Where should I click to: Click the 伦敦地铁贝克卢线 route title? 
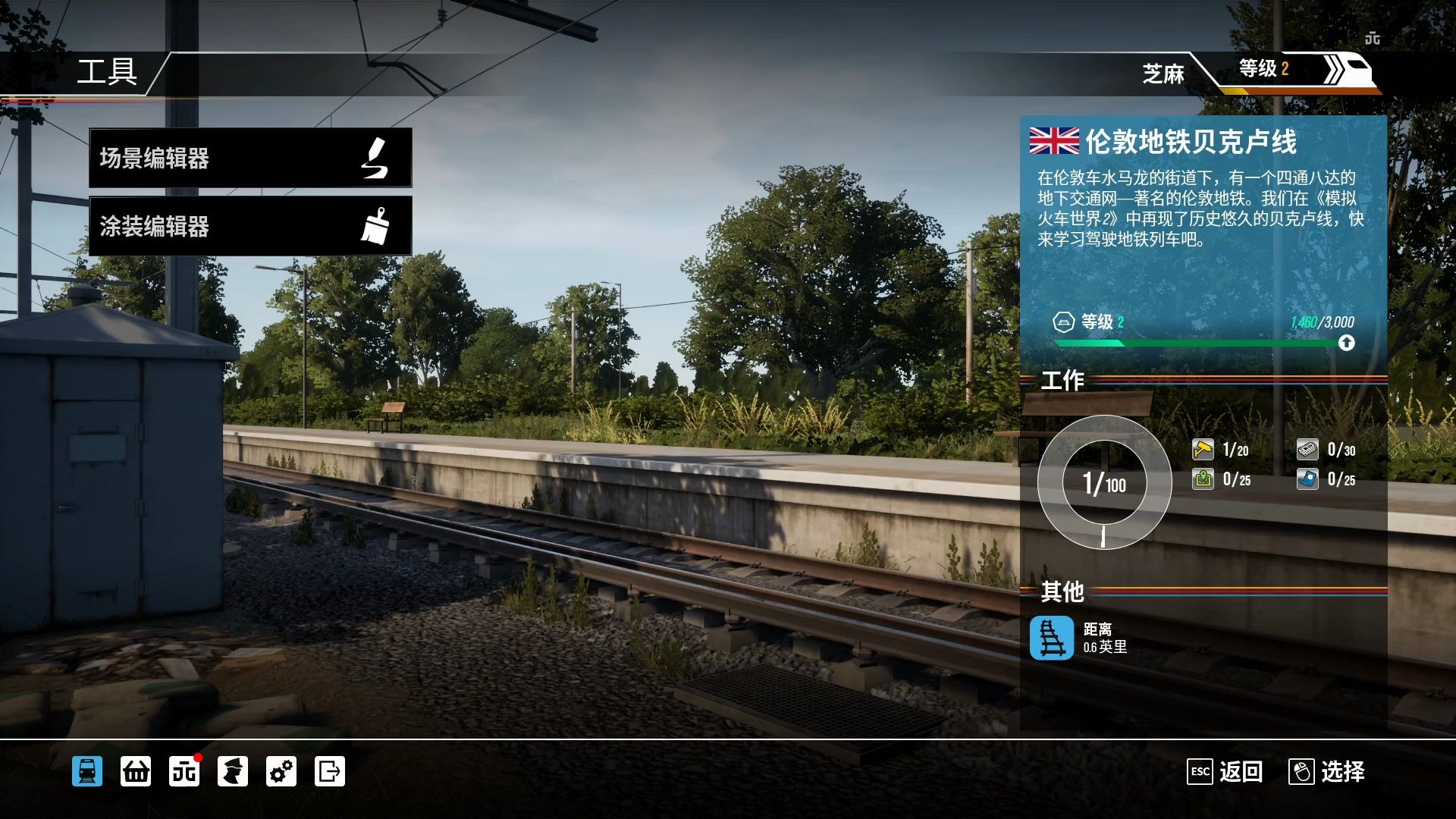tap(1191, 142)
